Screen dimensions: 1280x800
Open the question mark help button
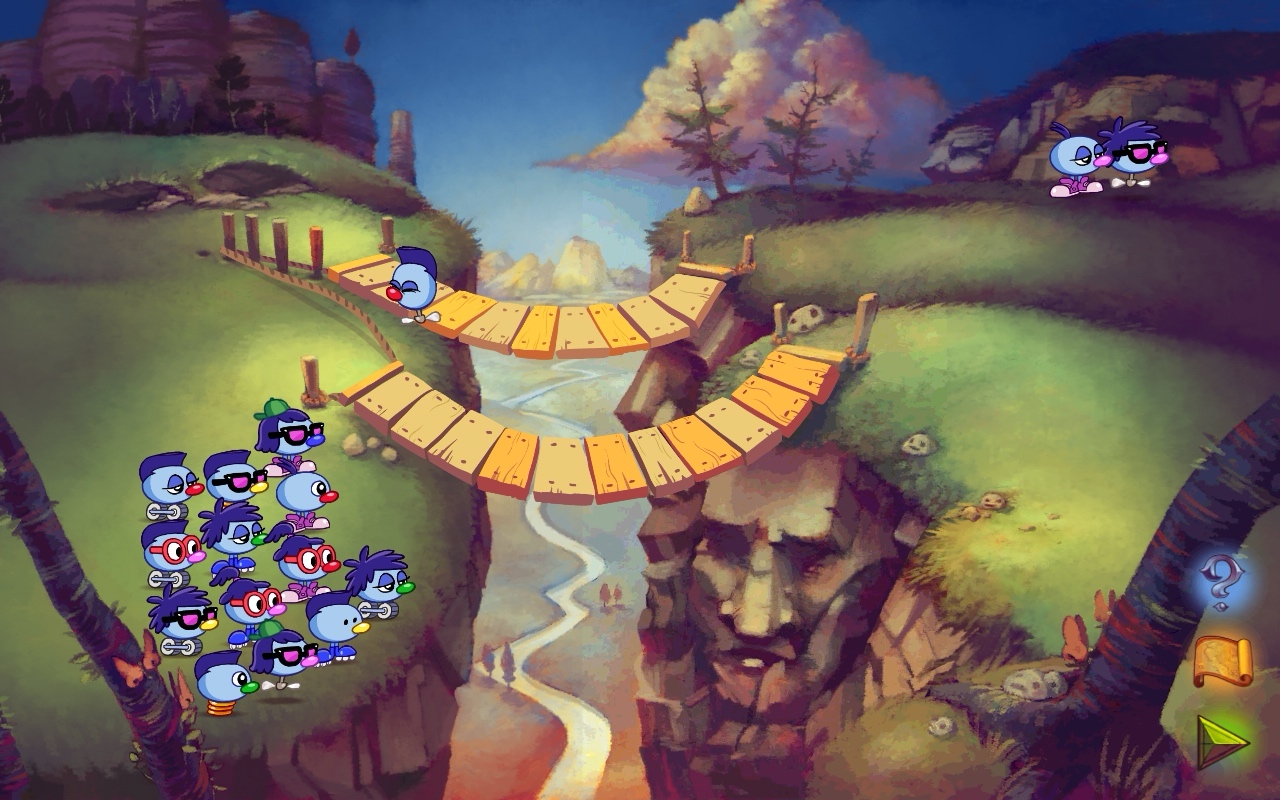tap(1221, 585)
